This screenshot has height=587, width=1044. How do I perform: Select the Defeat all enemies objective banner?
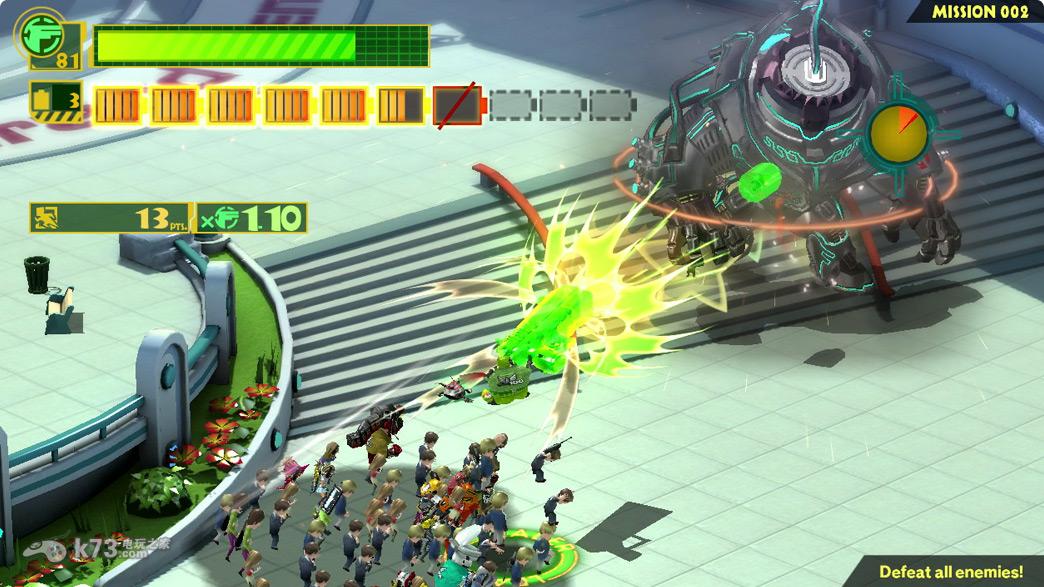(x=950, y=572)
